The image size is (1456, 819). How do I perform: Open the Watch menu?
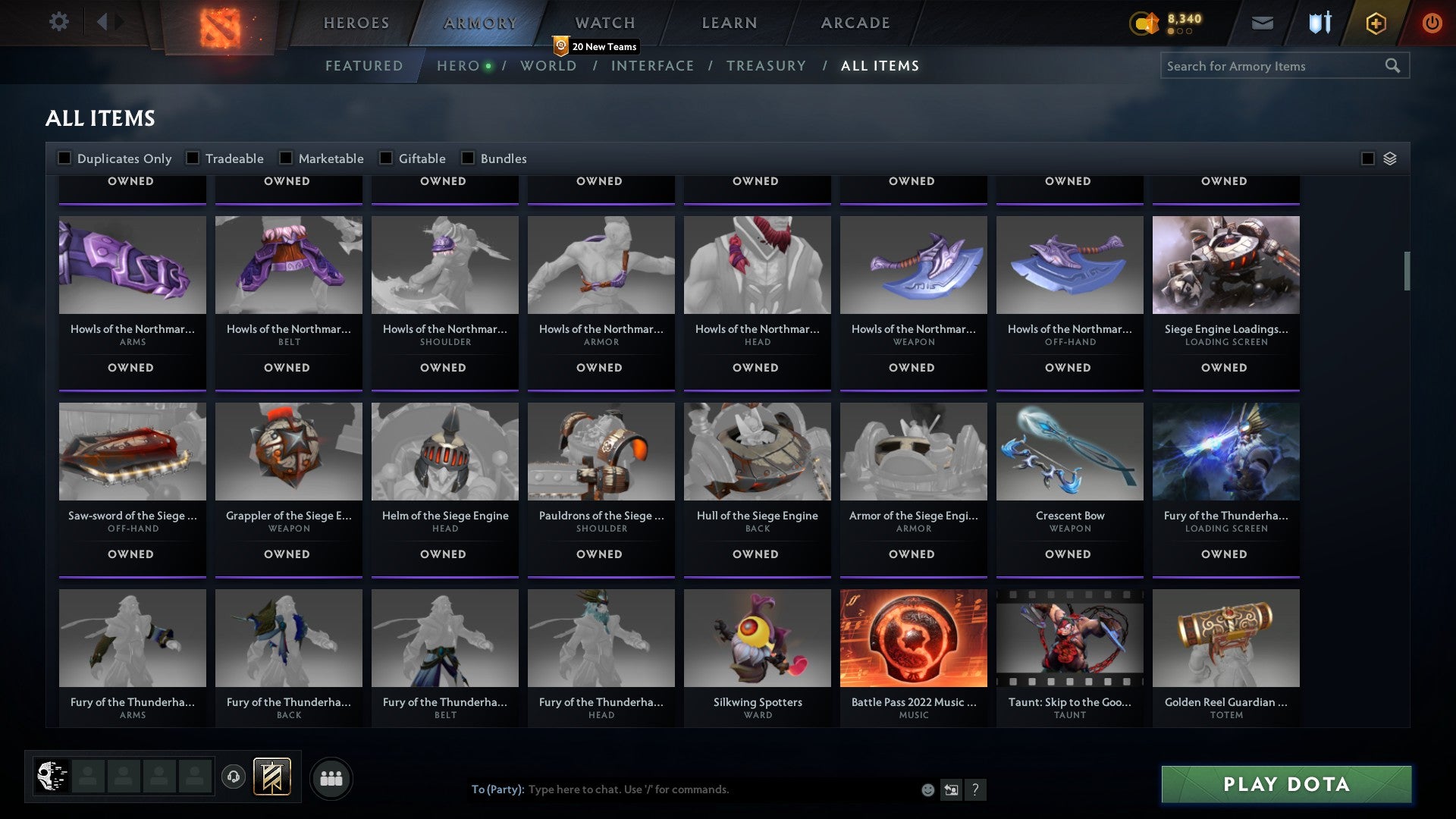(604, 23)
